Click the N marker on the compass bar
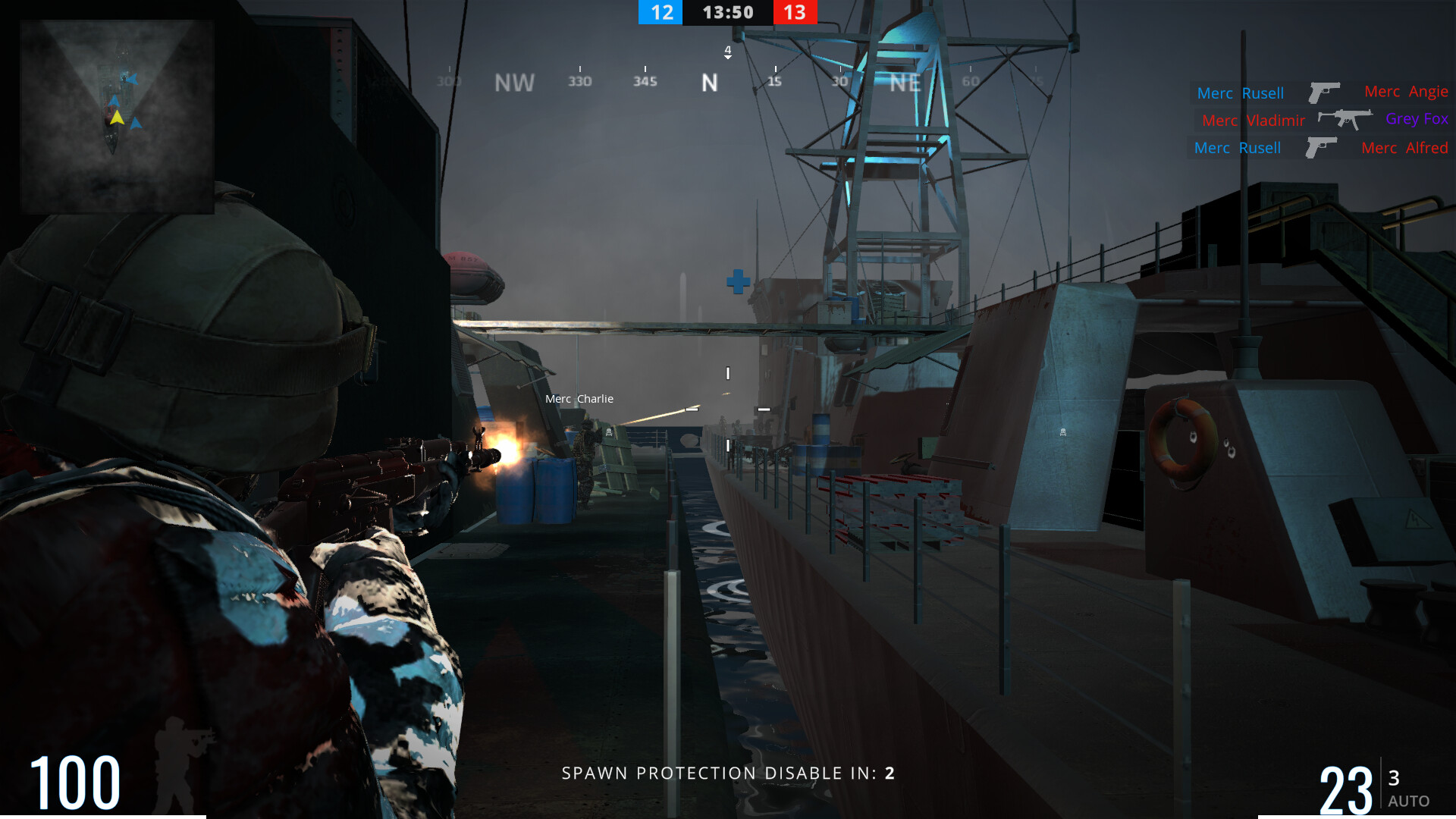This screenshot has height=819, width=1456. tap(708, 82)
